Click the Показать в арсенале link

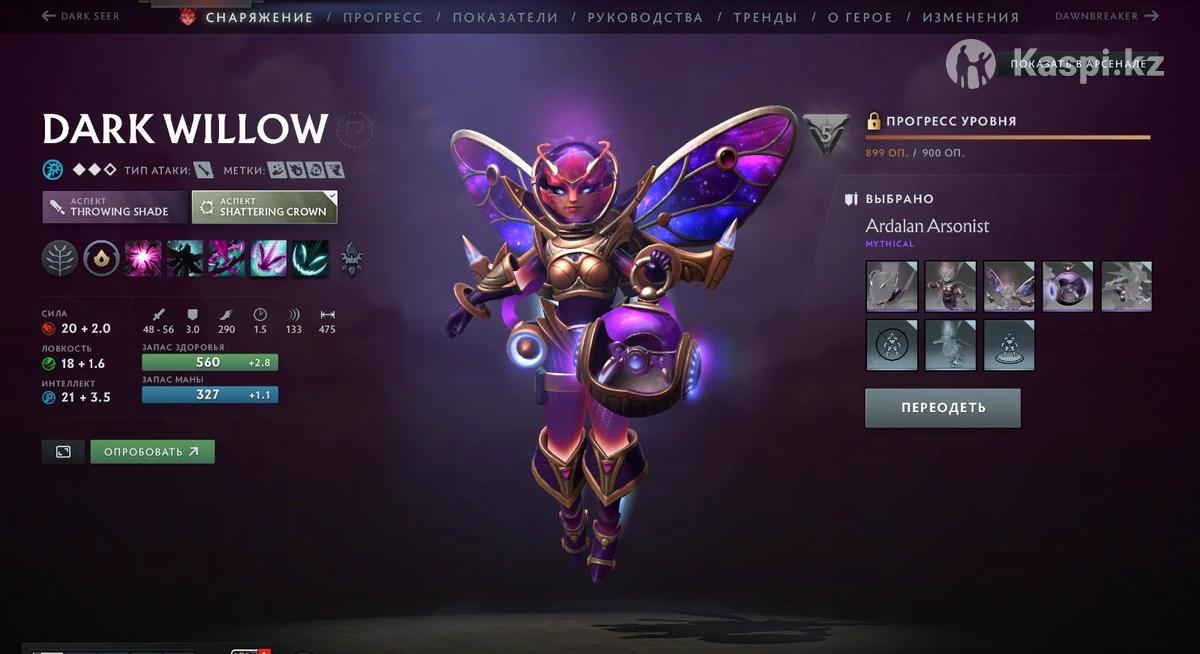(1078, 64)
